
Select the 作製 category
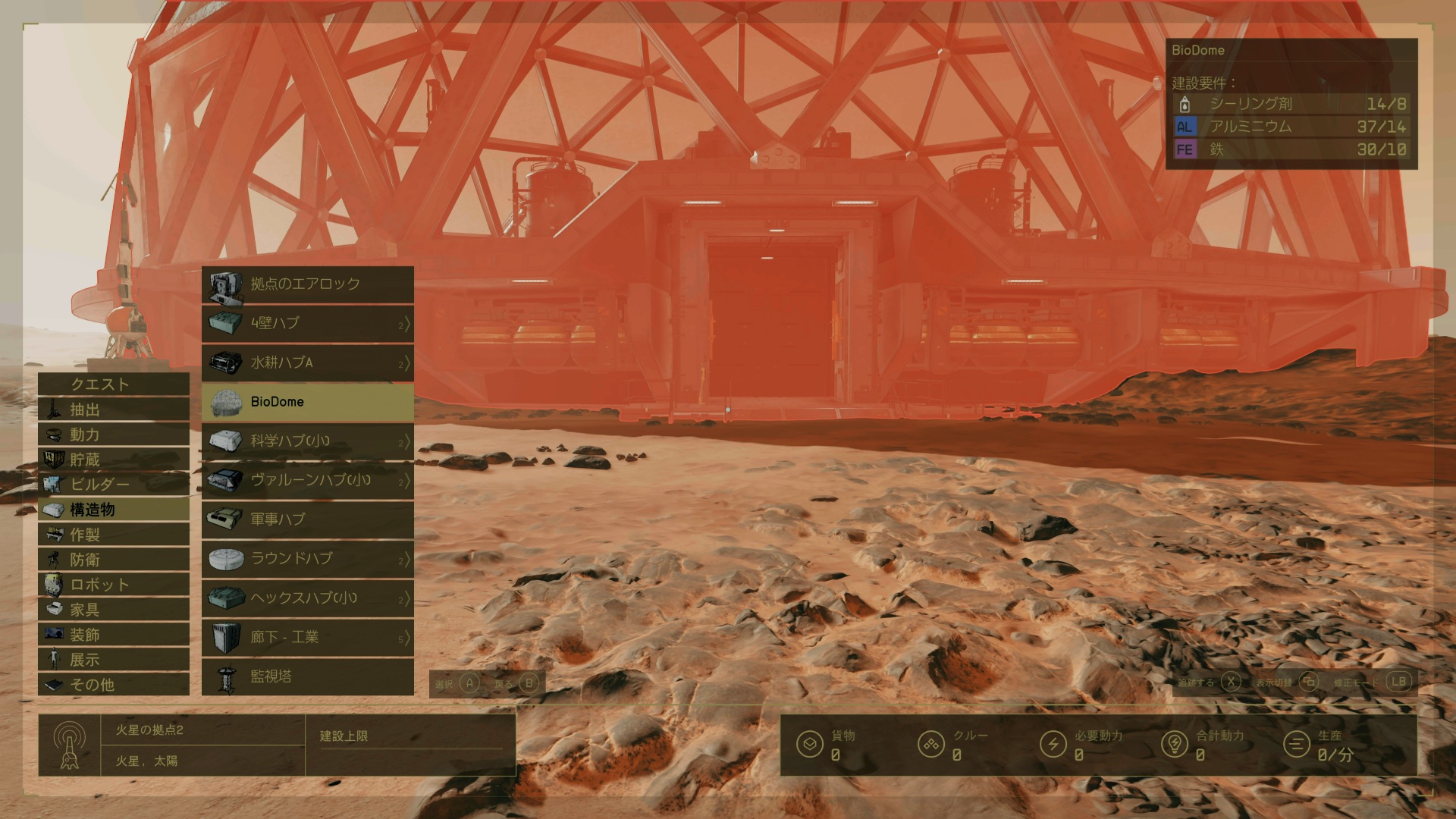click(x=114, y=535)
